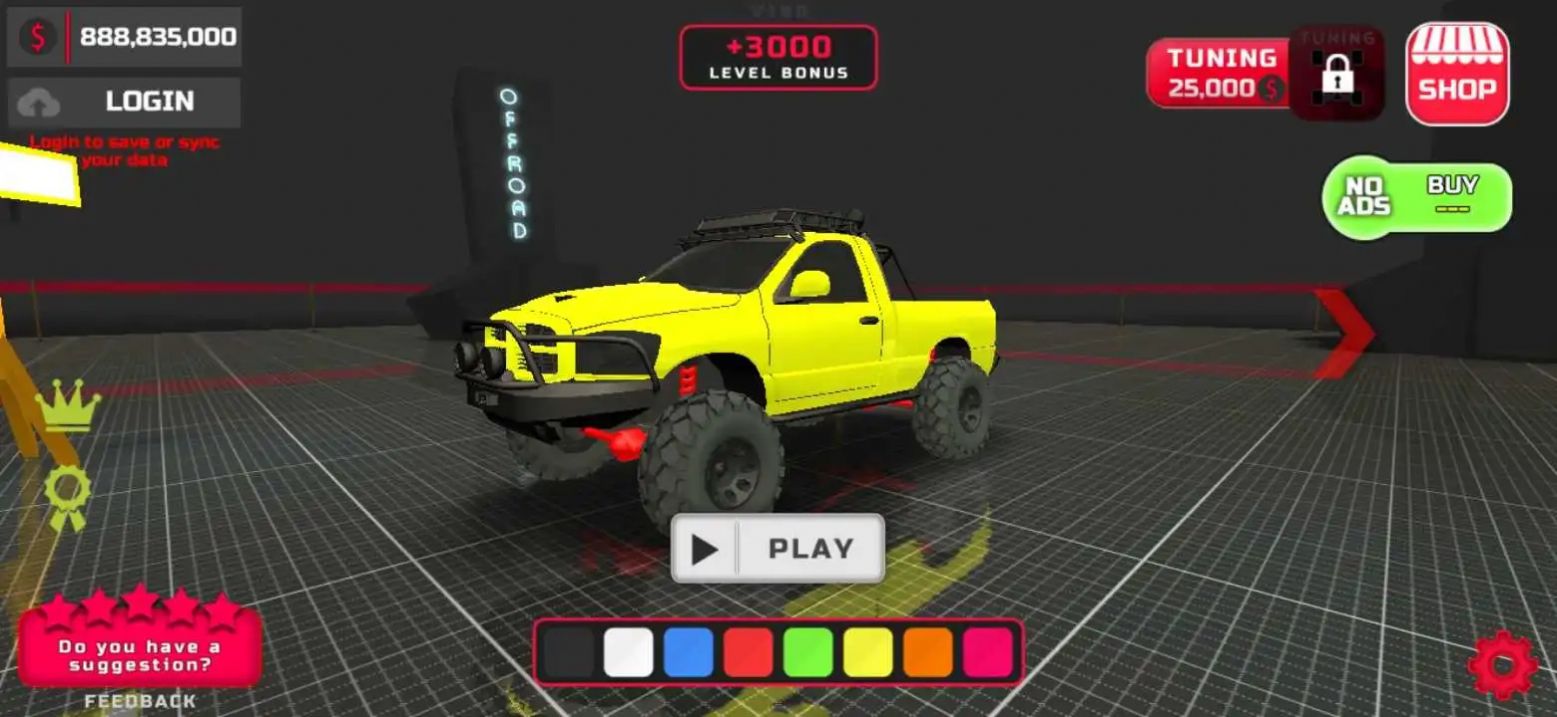Screen dimensions: 1557x717
Task: Click the locked tuning padlock icon
Action: (1337, 73)
